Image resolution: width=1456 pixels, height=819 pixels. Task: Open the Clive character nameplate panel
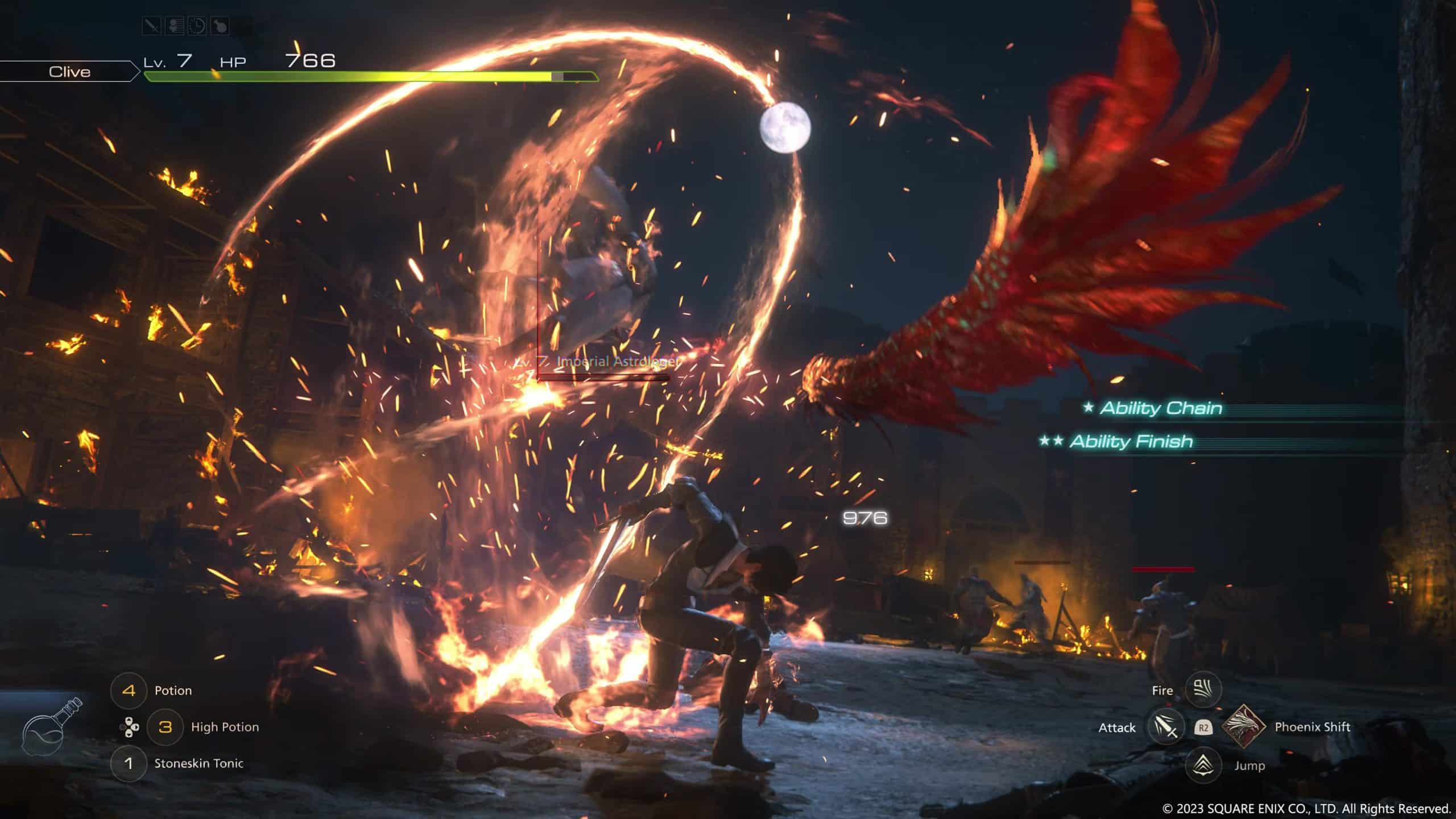pos(68,72)
